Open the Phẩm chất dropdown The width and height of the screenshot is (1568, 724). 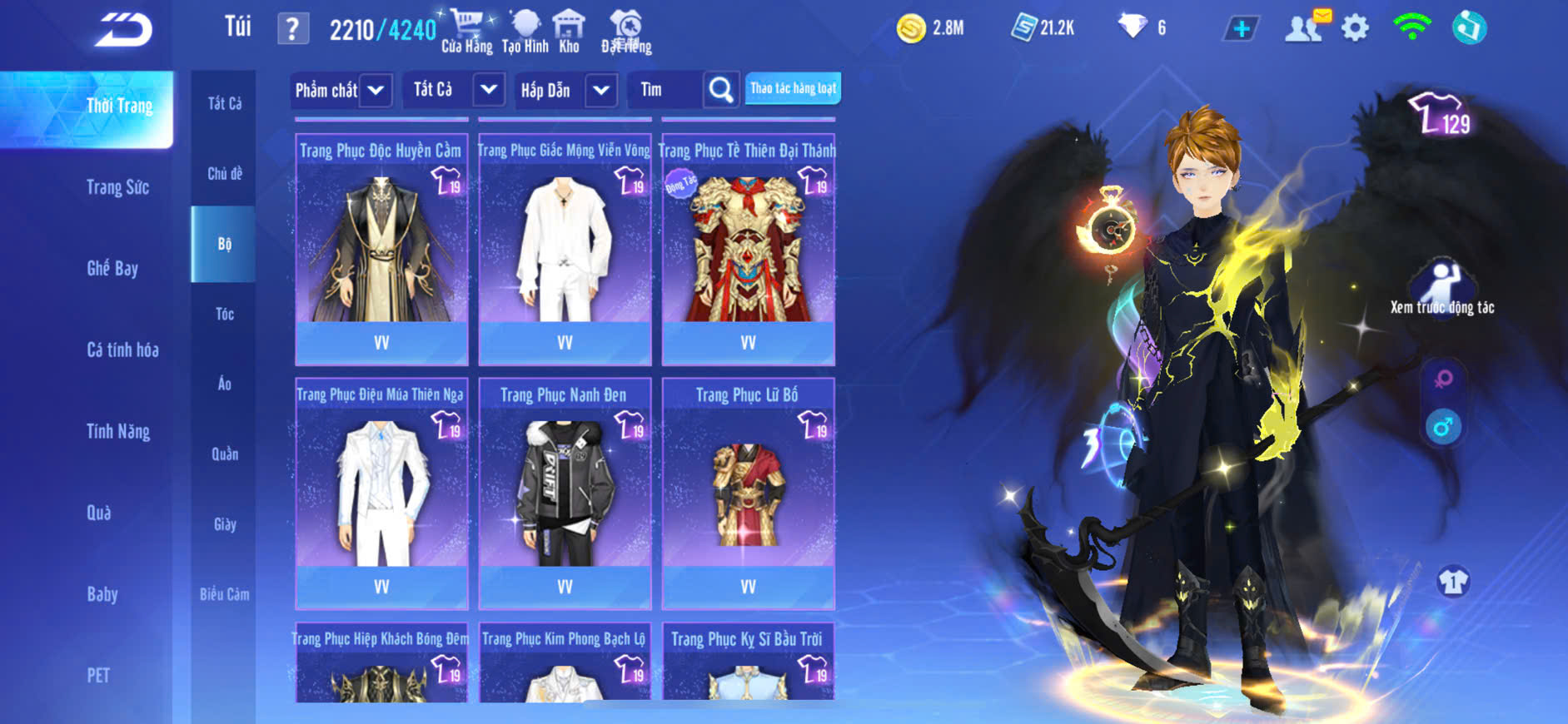[340, 90]
